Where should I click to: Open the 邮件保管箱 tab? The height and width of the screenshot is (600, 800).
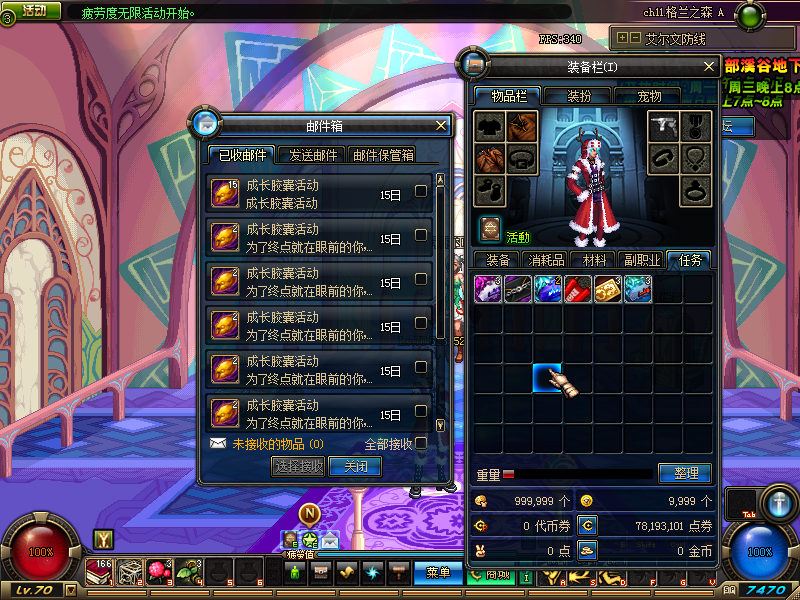[x=381, y=155]
